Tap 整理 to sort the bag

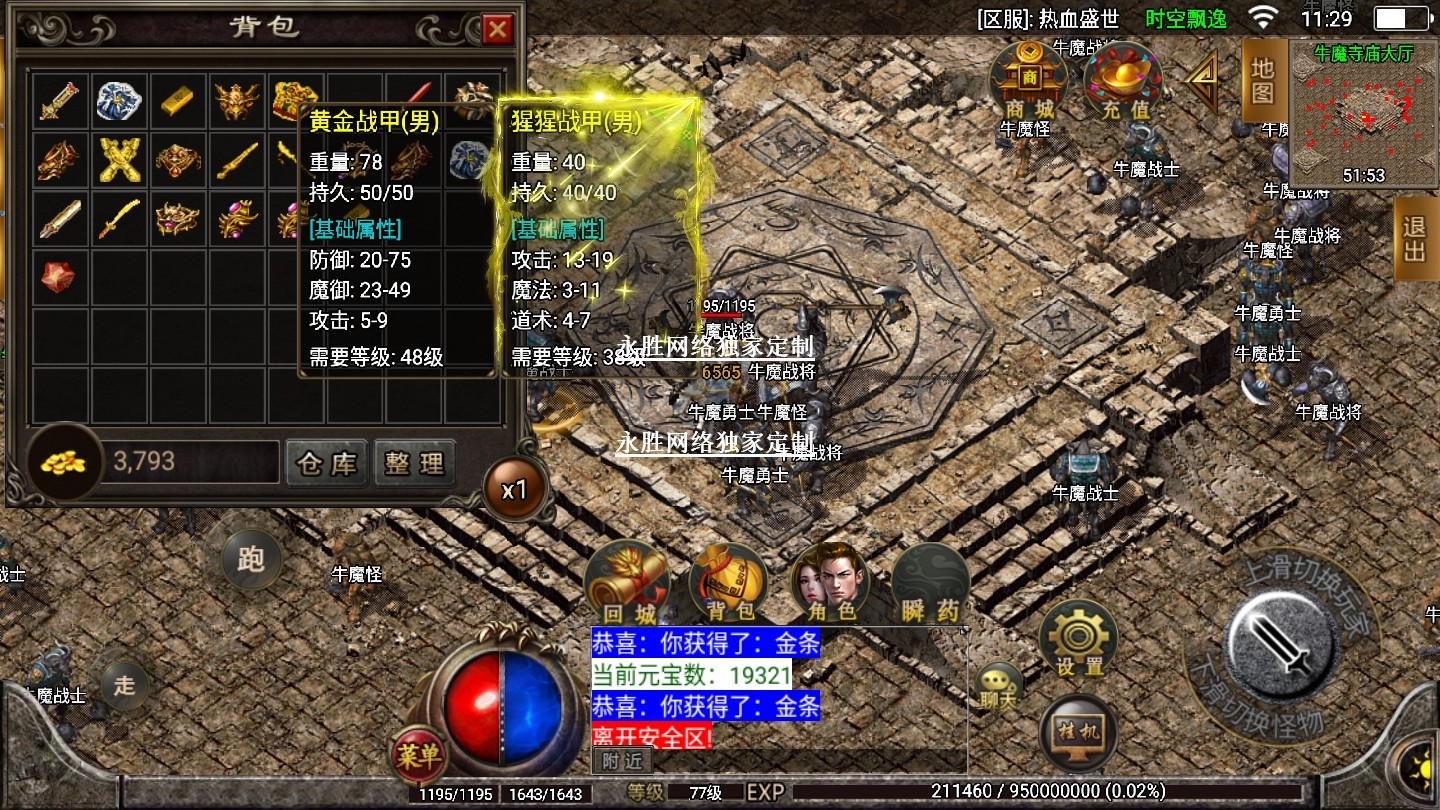click(414, 464)
